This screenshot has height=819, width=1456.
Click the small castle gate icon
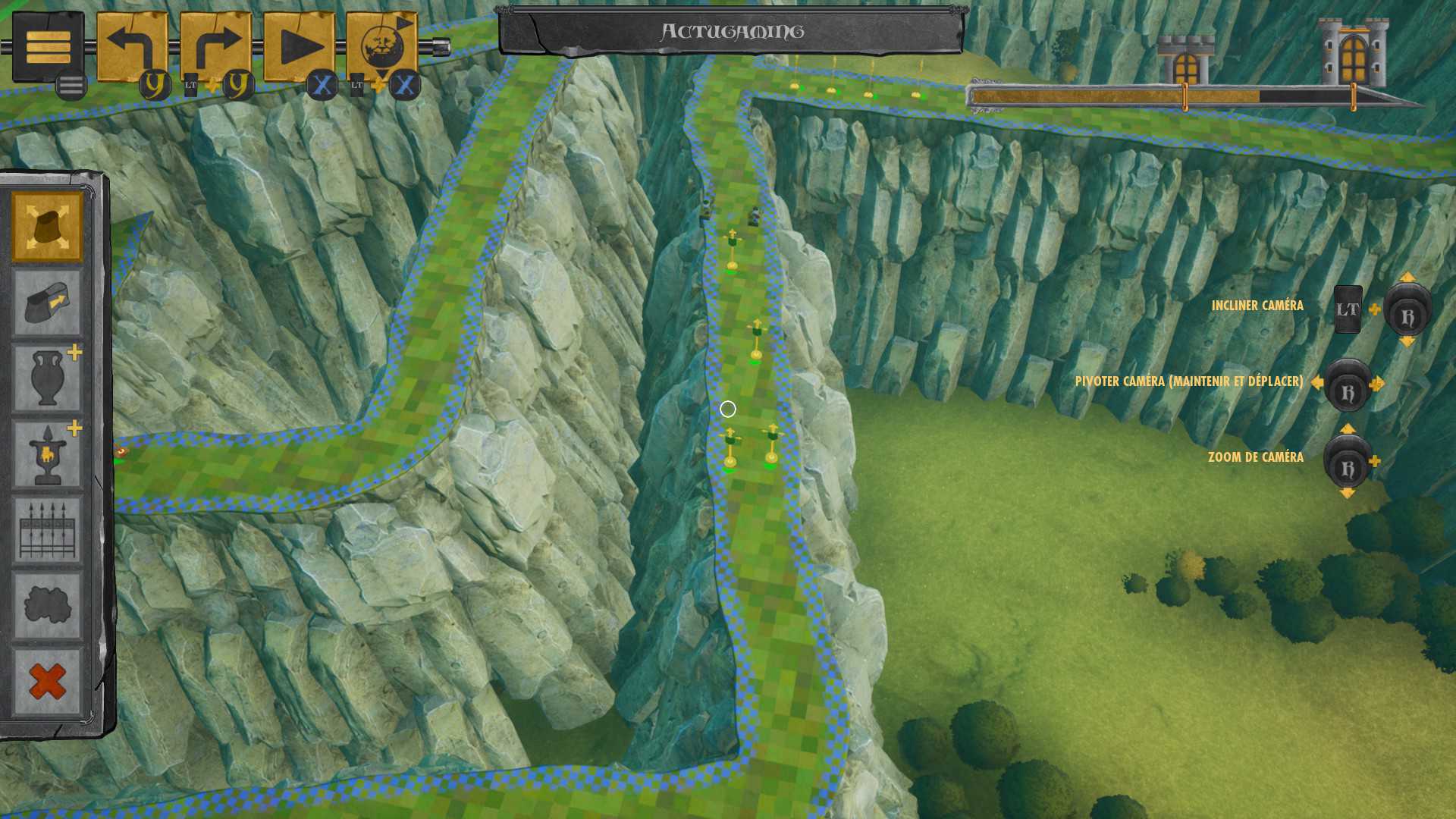pyautogui.click(x=1185, y=61)
